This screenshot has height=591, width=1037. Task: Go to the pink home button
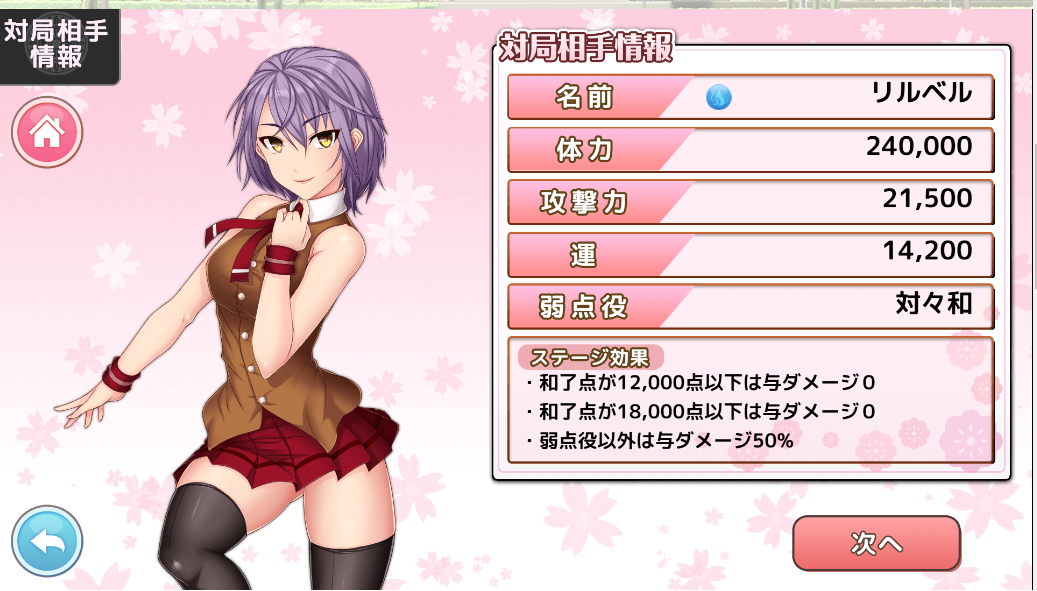tap(47, 133)
